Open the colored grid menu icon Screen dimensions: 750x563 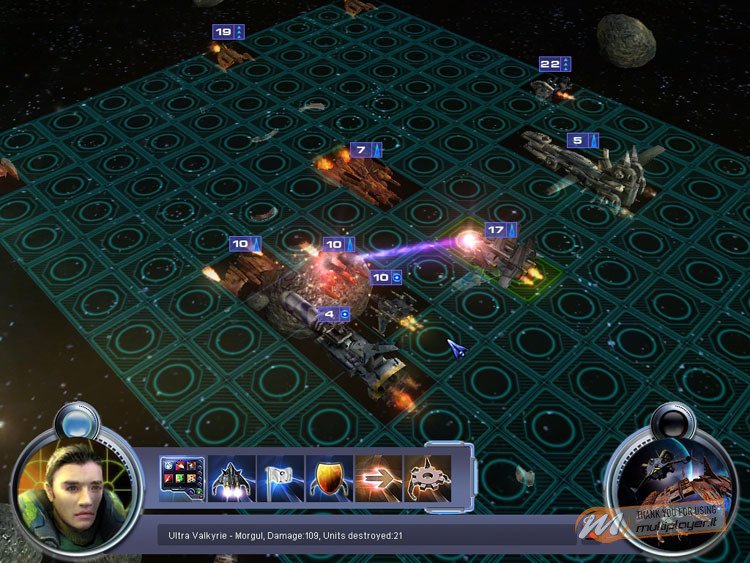coord(182,479)
